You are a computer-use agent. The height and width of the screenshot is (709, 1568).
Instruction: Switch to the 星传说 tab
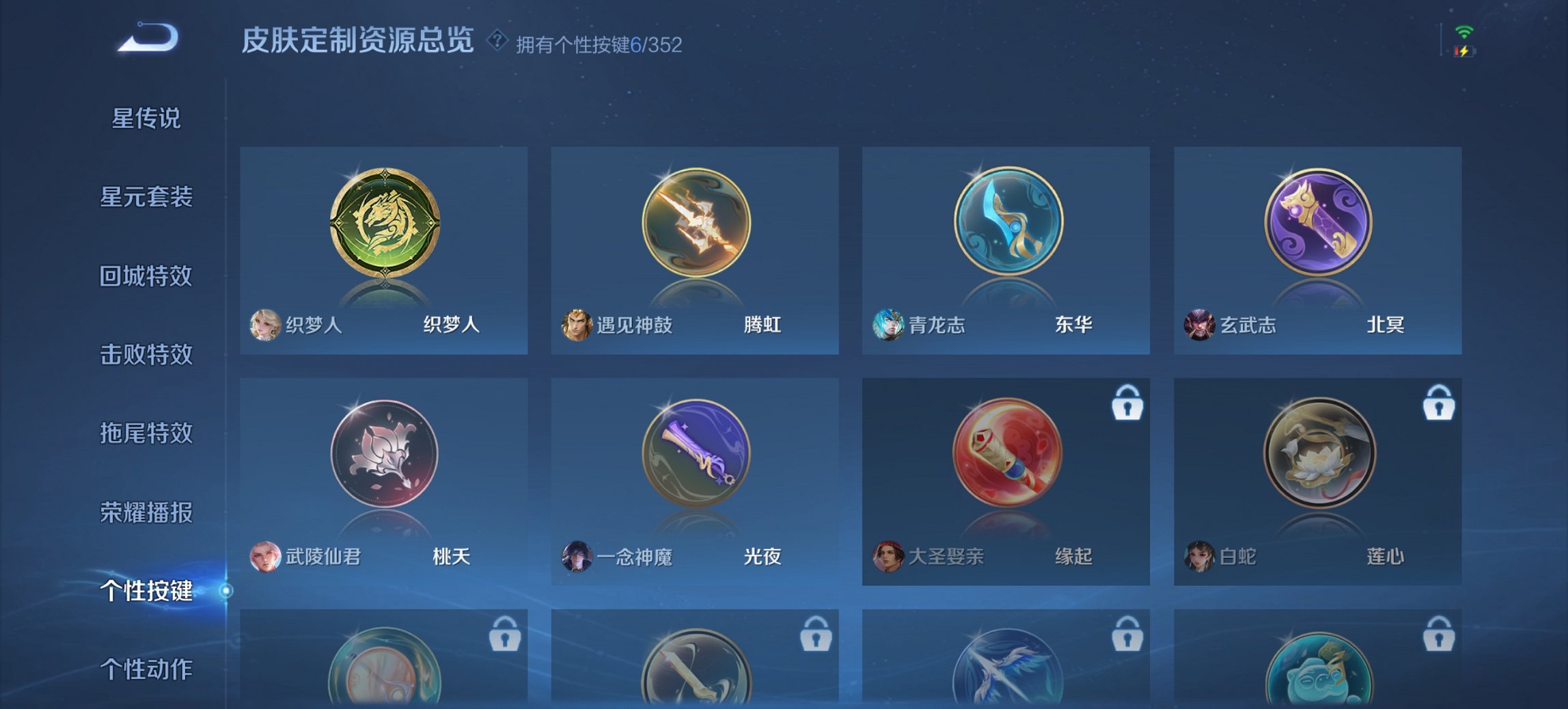pos(146,118)
